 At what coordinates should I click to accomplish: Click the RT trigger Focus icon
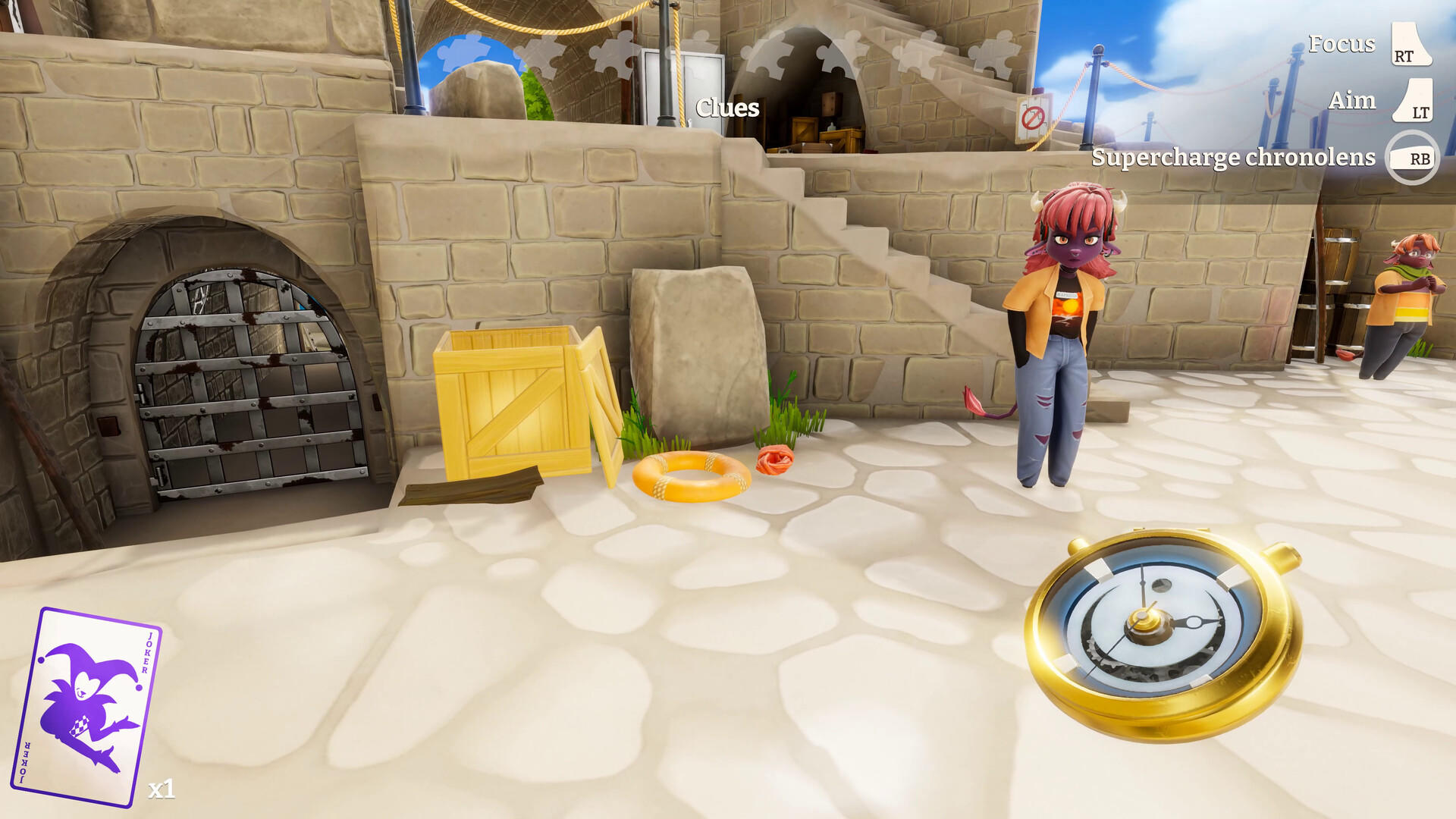pos(1412,45)
